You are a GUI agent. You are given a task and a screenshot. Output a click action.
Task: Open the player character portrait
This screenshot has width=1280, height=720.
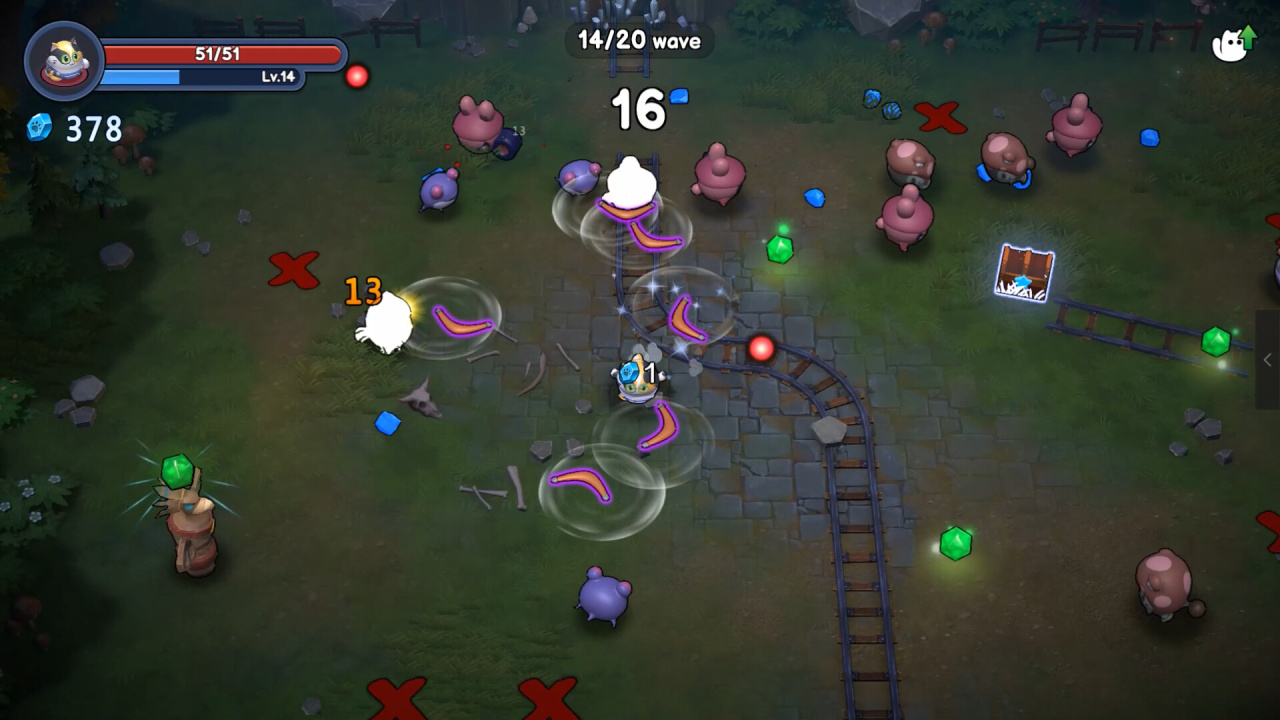point(64,61)
